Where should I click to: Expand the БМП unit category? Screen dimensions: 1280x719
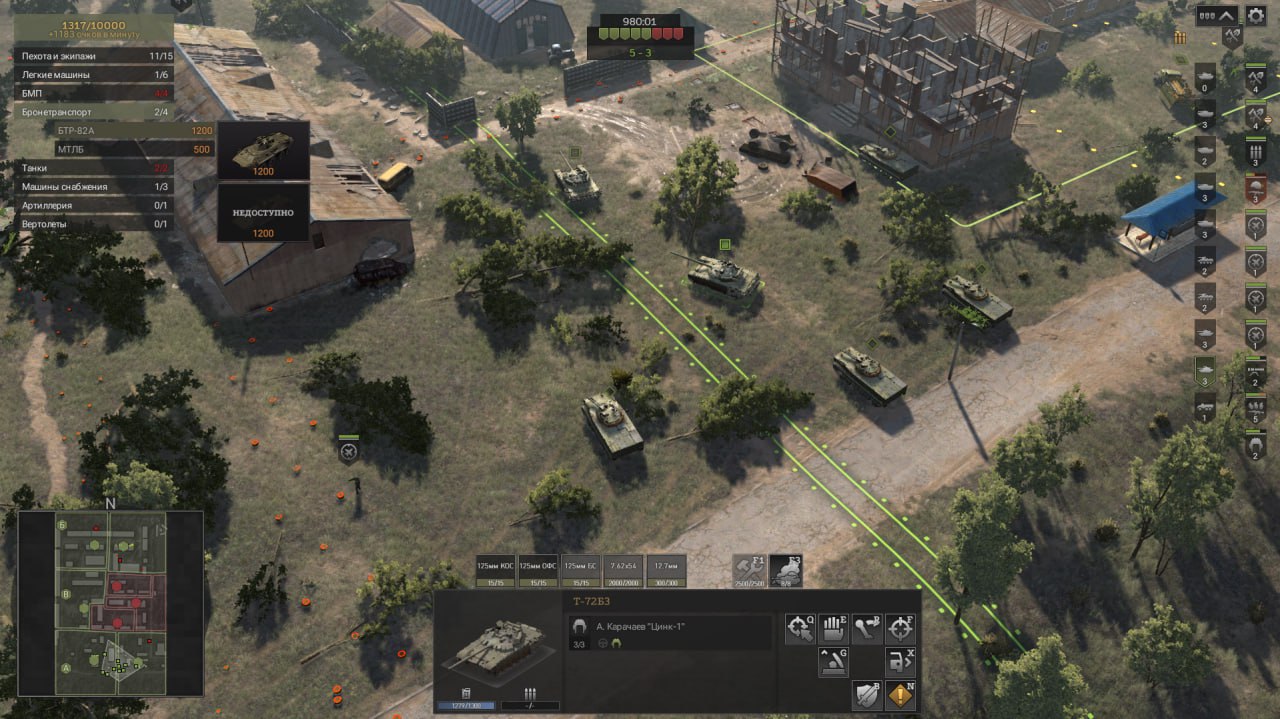coord(95,94)
